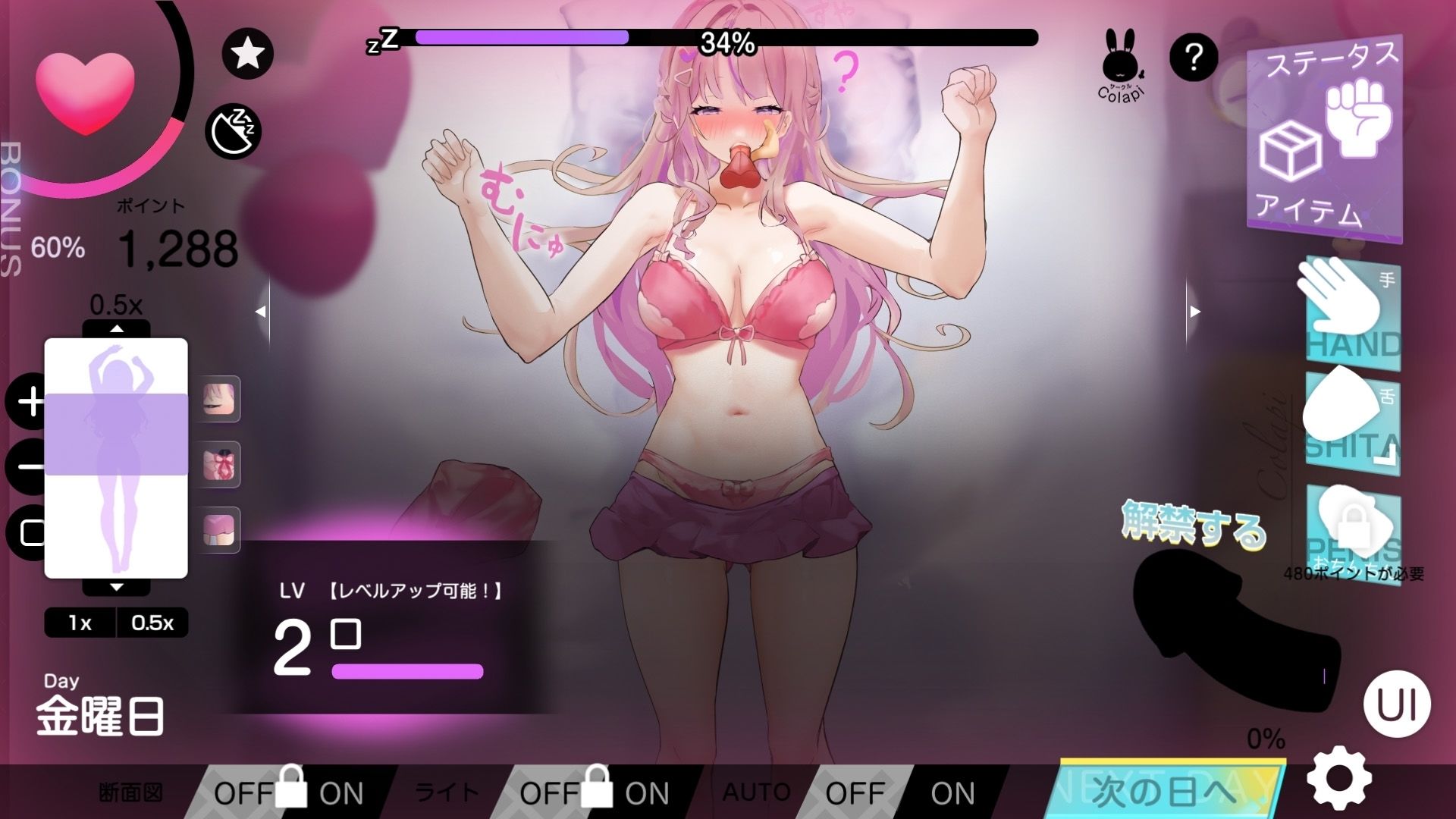Screen dimensions: 1456x819
Task: Click the up arrow above the body silhouette
Action: [115, 330]
